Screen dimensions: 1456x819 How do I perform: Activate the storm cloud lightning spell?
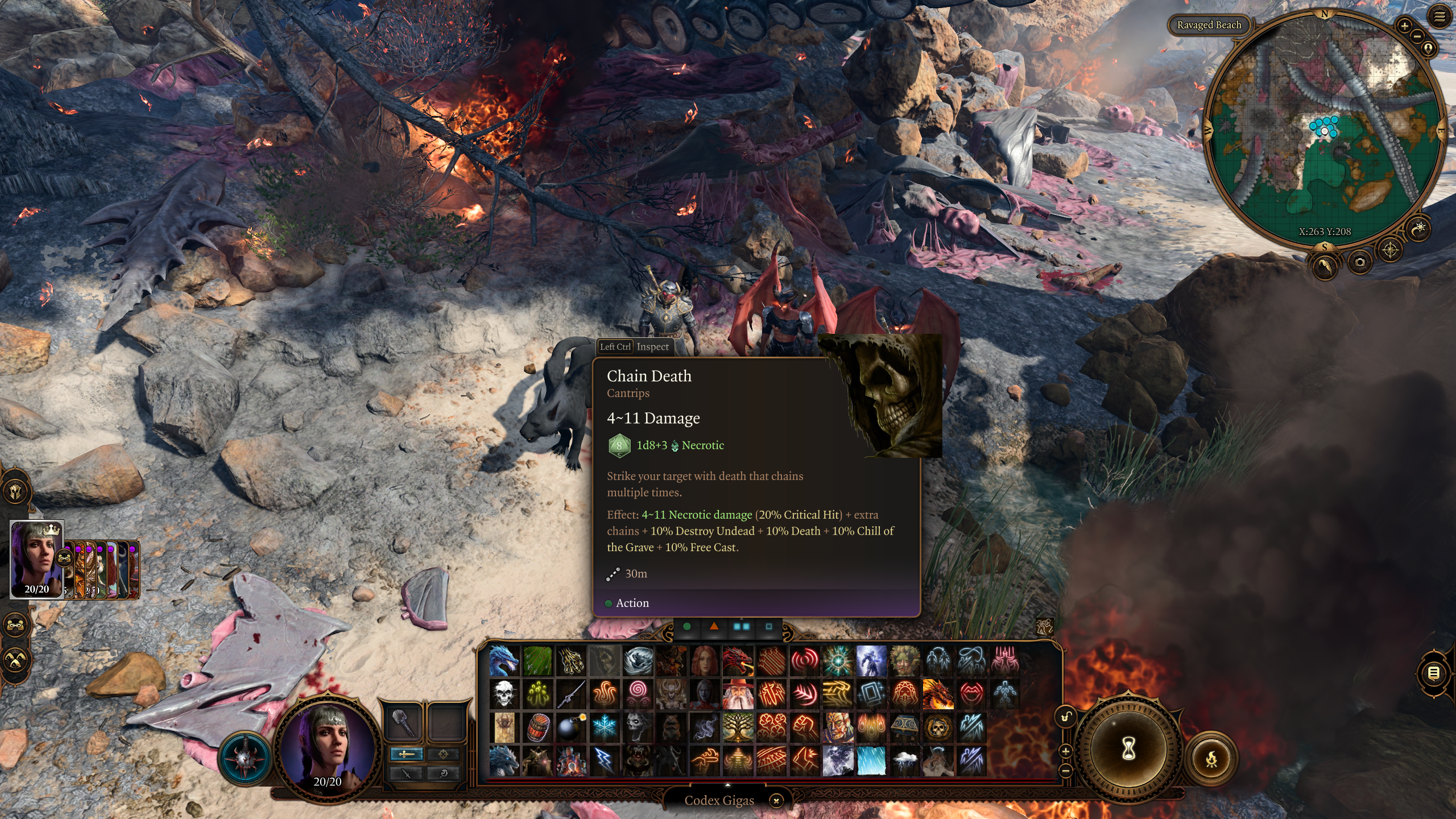(x=905, y=760)
